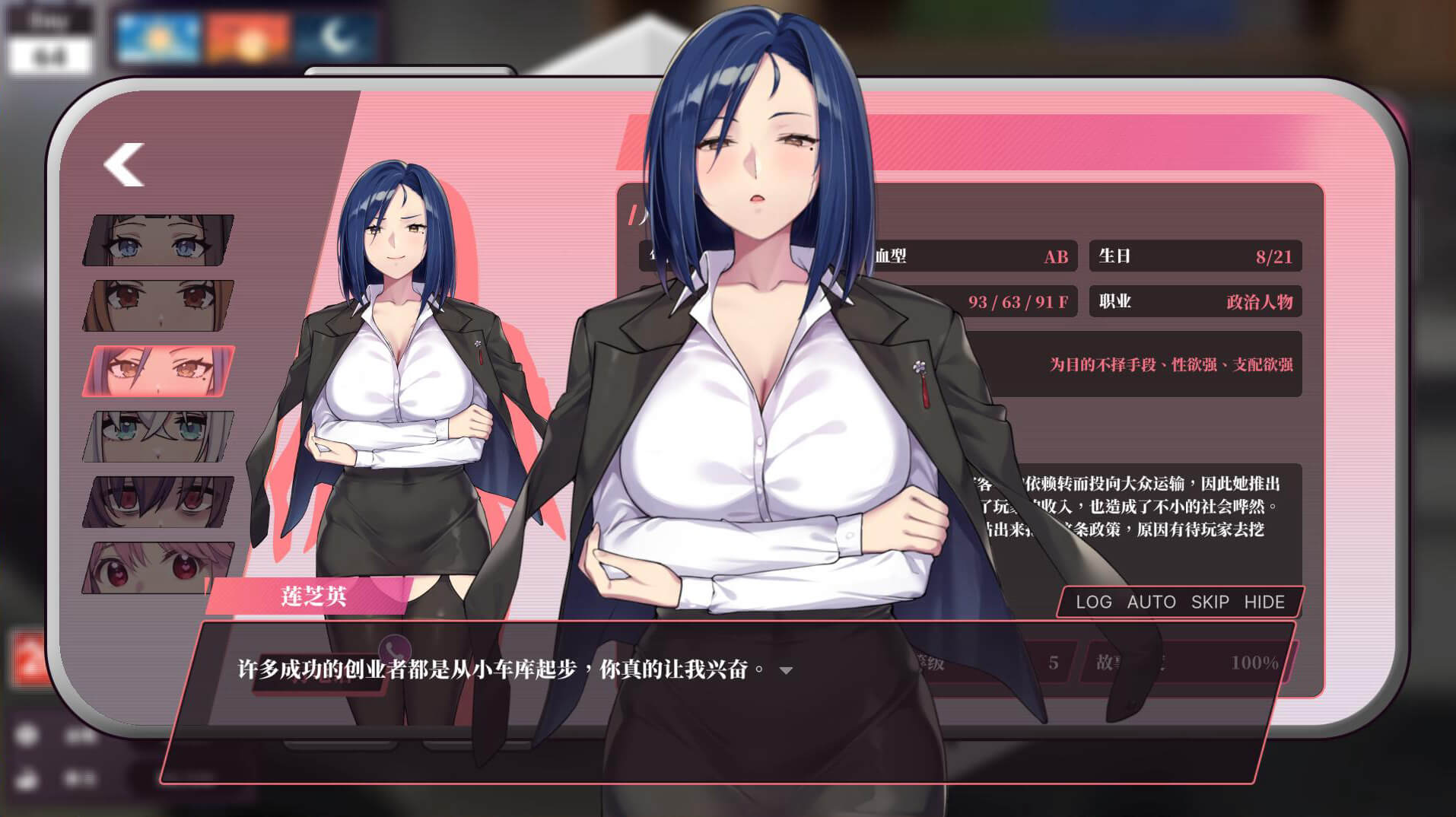Select the highlighted purple-haired character portrait
1456x817 pixels.
click(158, 371)
